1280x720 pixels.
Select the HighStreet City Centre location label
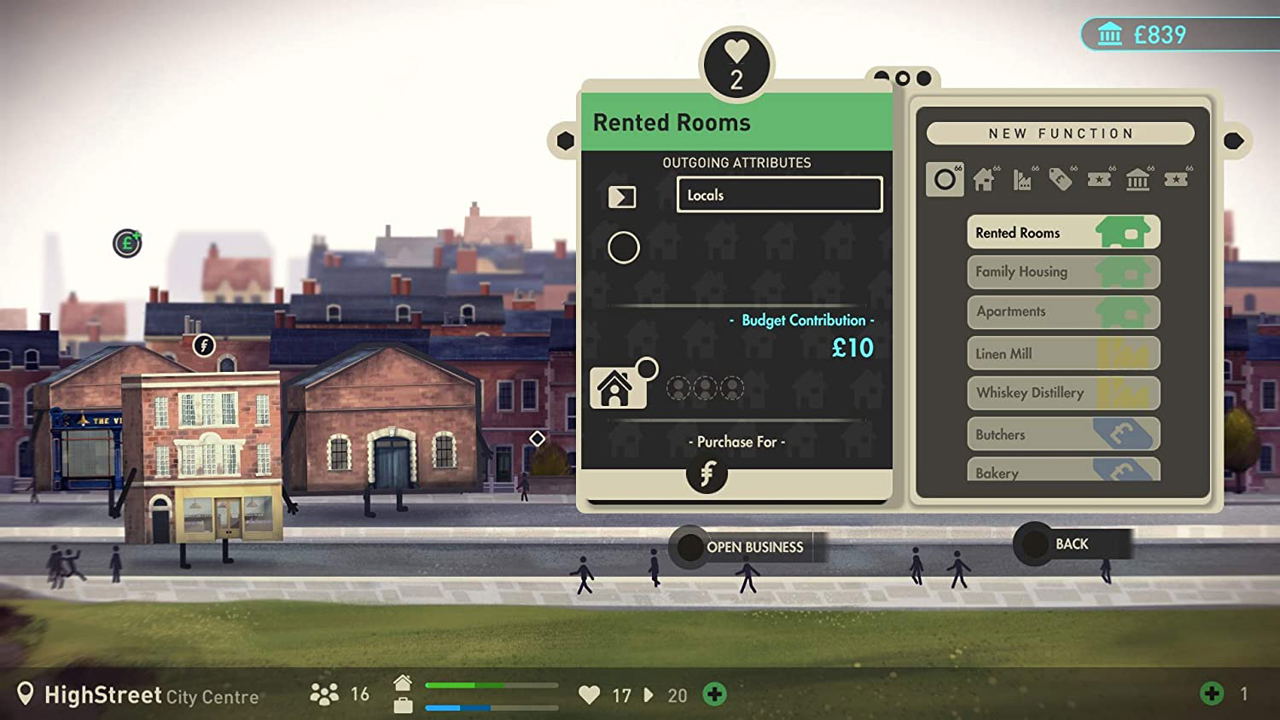[x=140, y=695]
